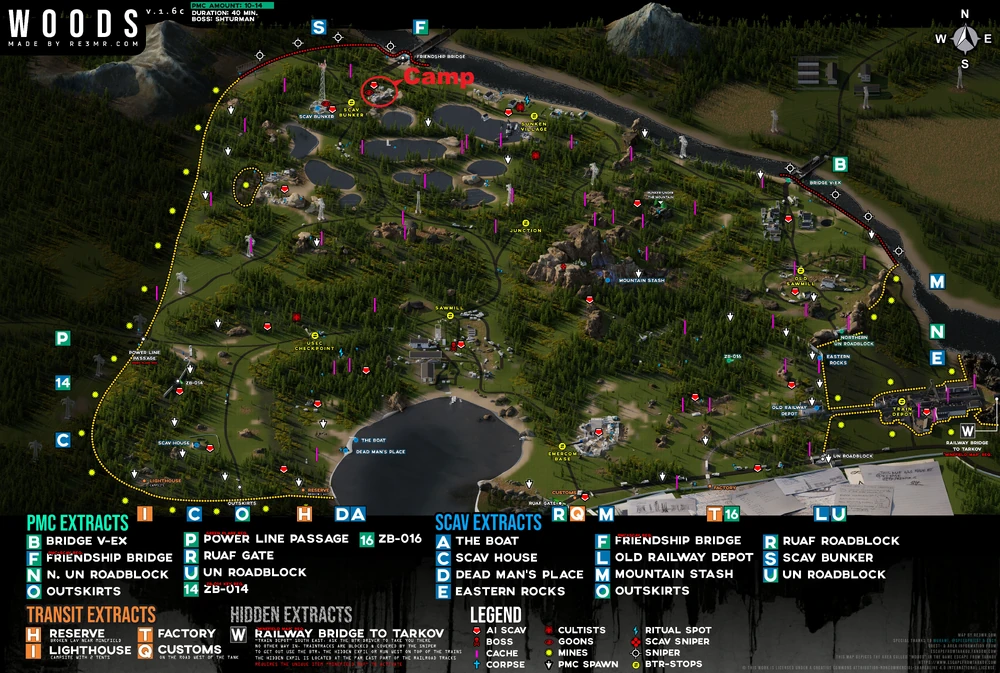Select the ZB-016 extract entry
The width and height of the screenshot is (1000, 673).
(x=399, y=538)
